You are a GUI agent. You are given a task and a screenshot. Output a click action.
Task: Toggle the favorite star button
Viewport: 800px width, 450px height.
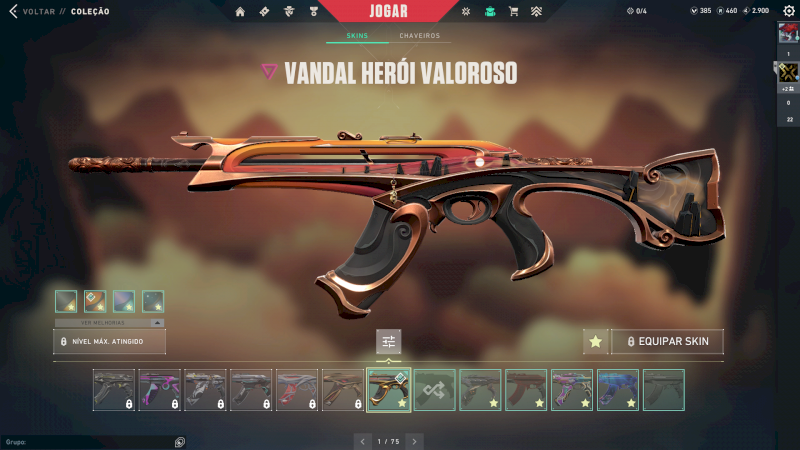click(596, 342)
